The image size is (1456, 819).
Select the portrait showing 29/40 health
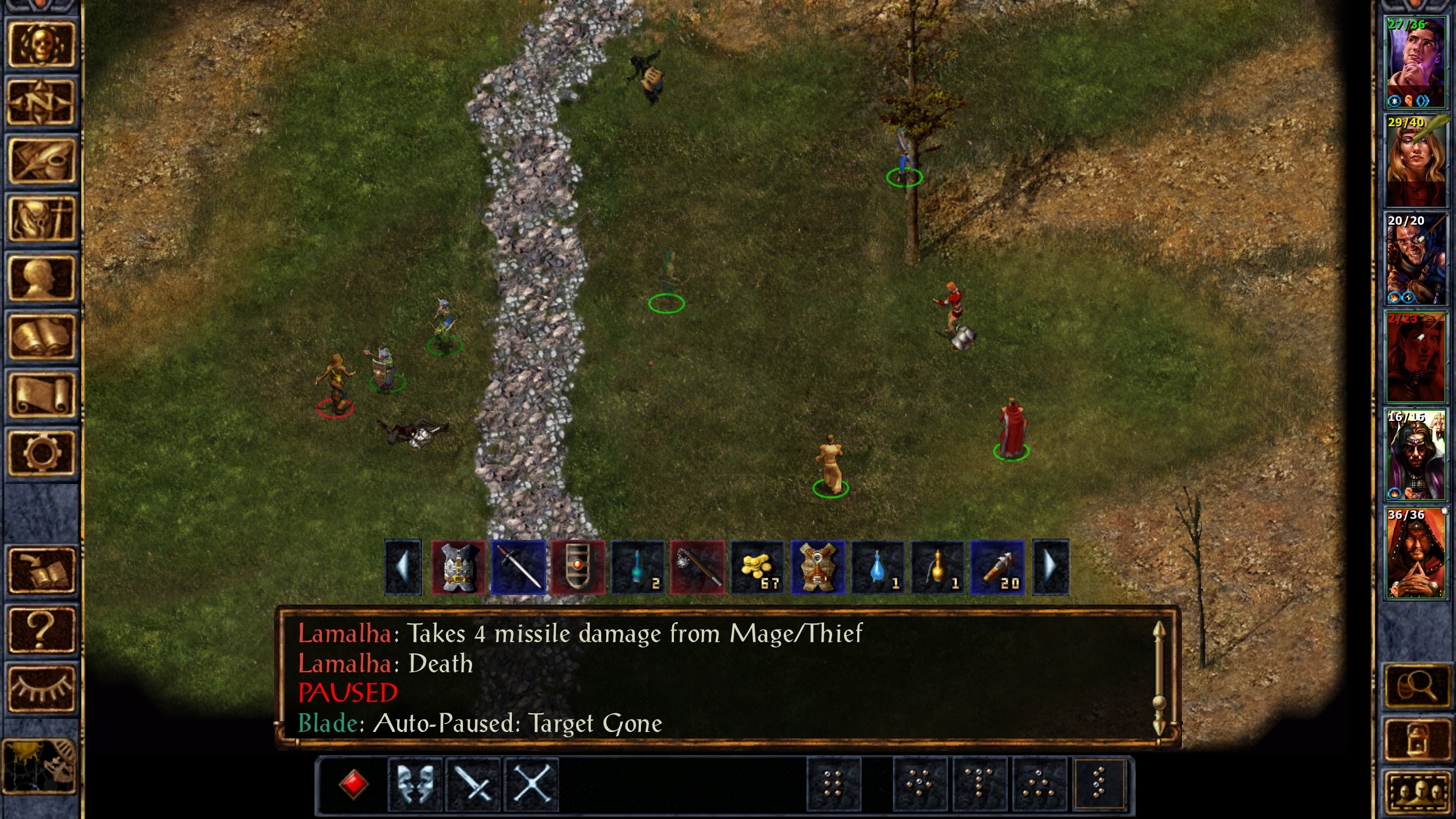(x=1416, y=160)
